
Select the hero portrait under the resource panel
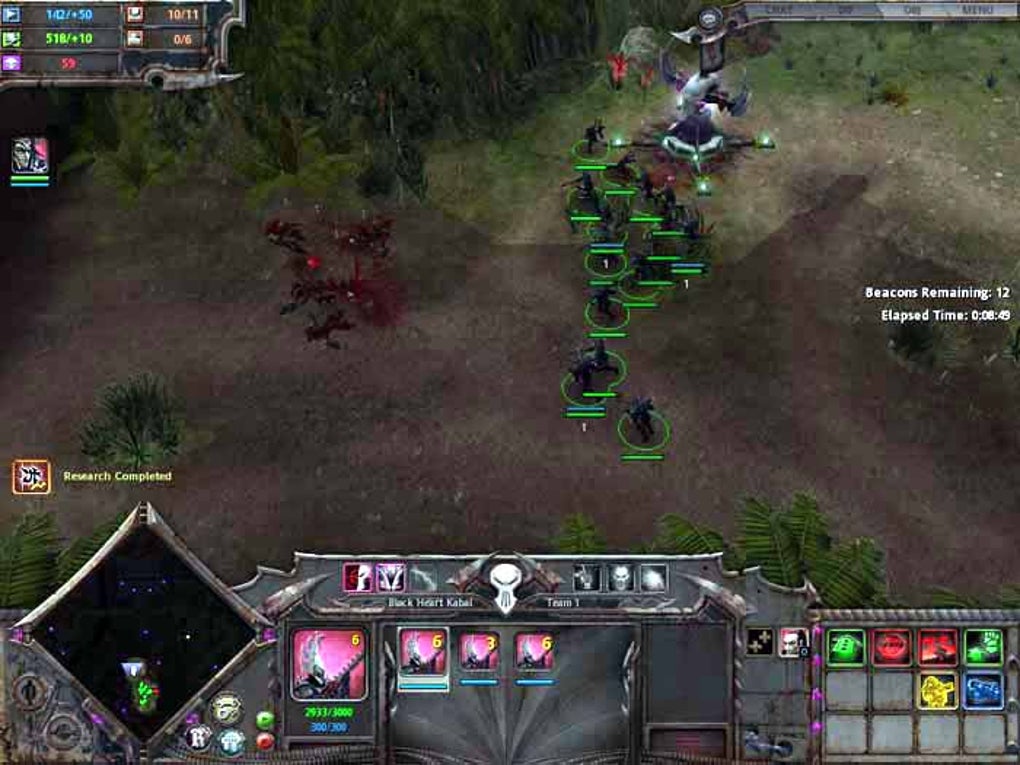(x=30, y=157)
